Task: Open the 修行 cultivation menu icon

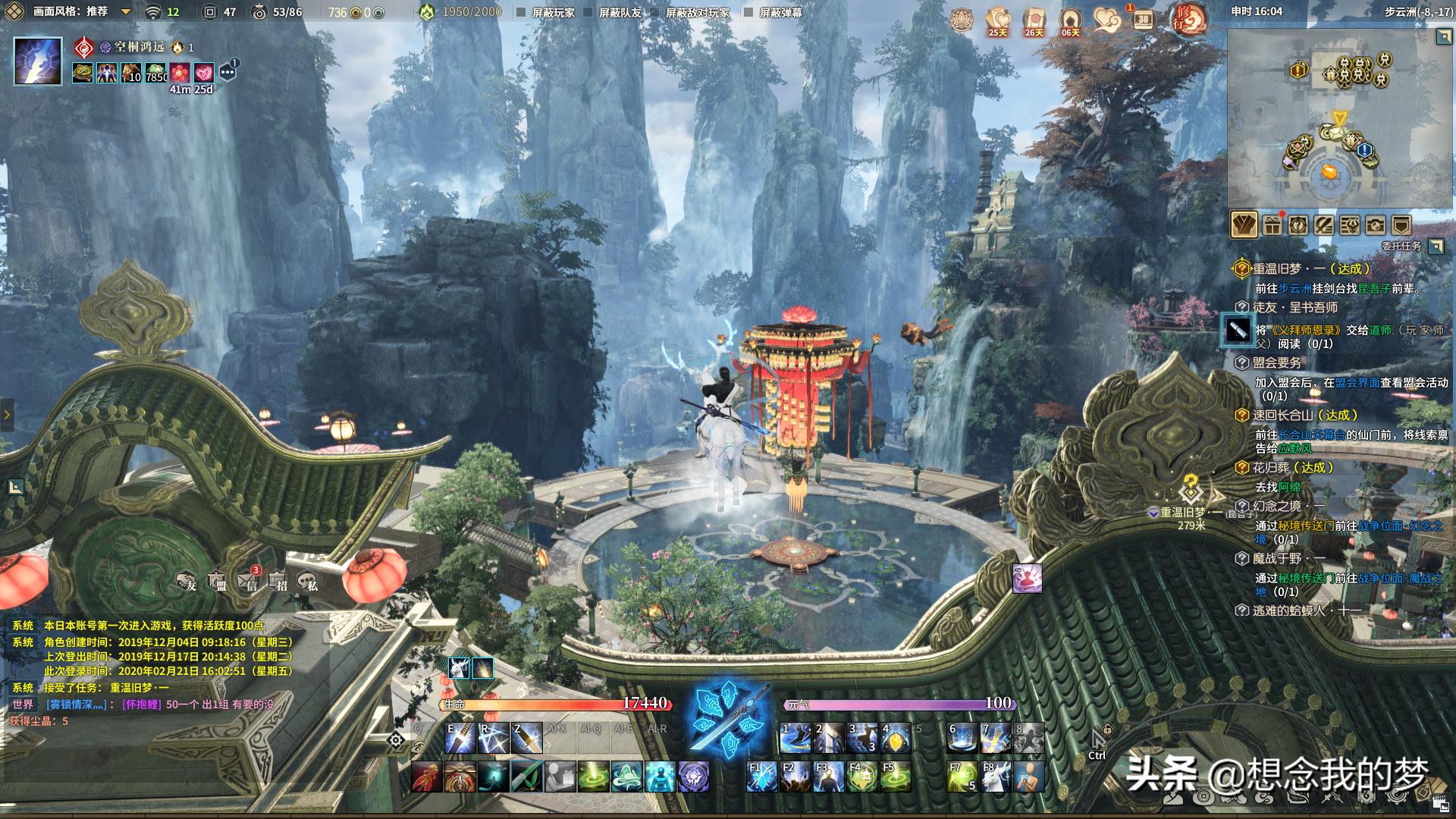Action: [x=1188, y=20]
